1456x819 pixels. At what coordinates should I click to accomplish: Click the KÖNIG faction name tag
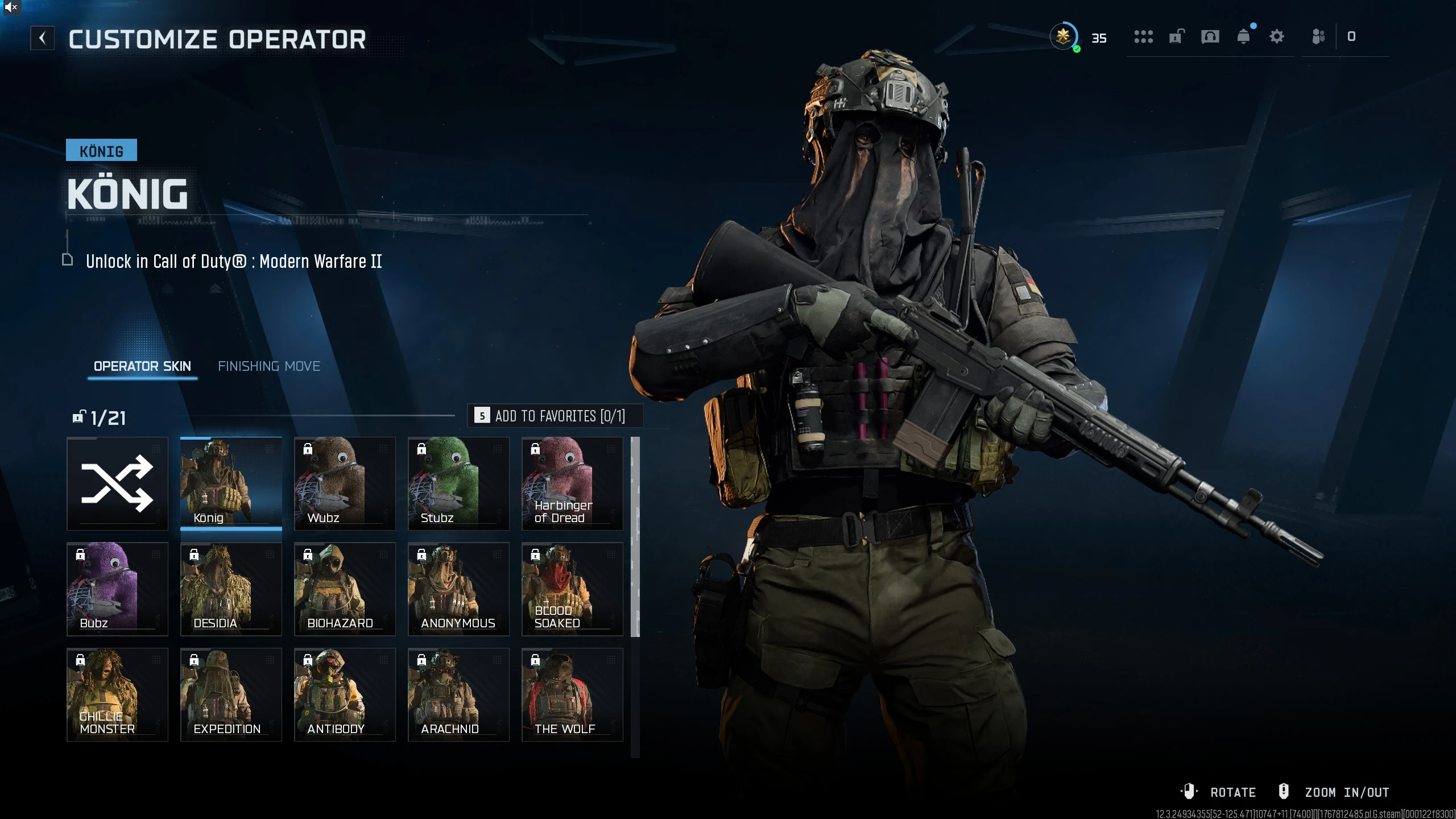[102, 150]
